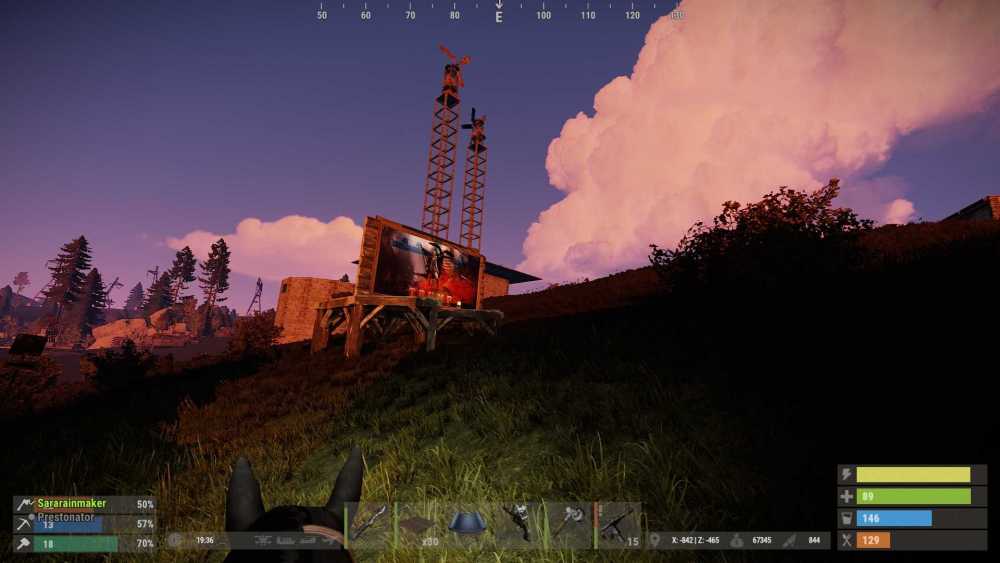The width and height of the screenshot is (1000, 563).
Task: Choose the blue cone-shaped hotbar item
Action: click(469, 524)
